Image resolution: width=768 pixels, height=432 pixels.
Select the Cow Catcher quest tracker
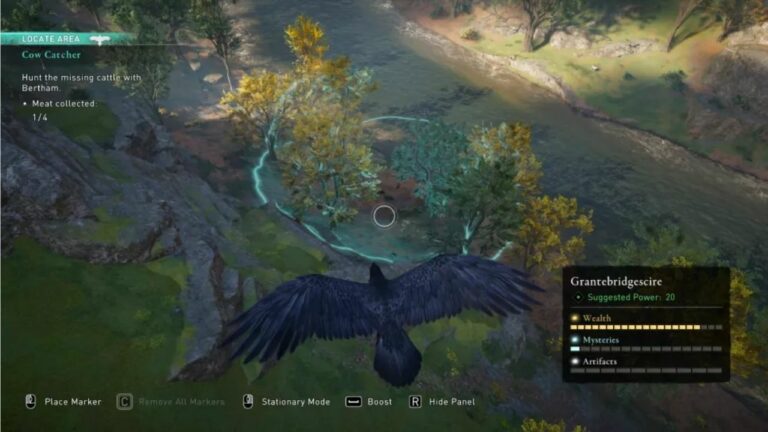tap(52, 55)
